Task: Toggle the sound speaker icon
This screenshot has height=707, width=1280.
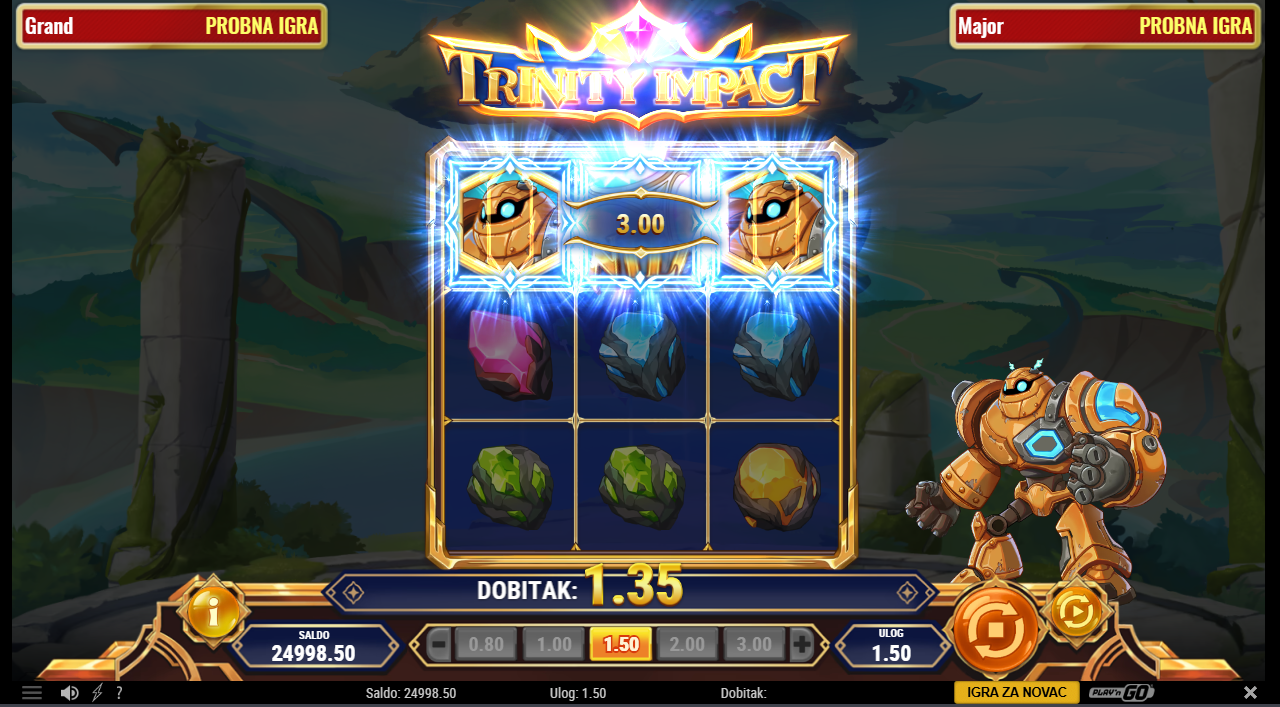Action: point(69,693)
